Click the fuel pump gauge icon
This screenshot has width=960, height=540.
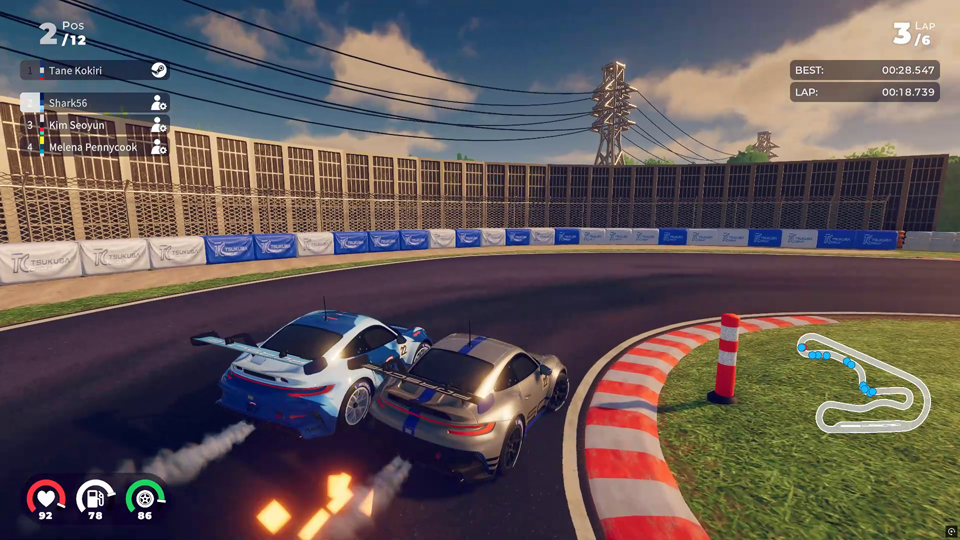(x=95, y=496)
